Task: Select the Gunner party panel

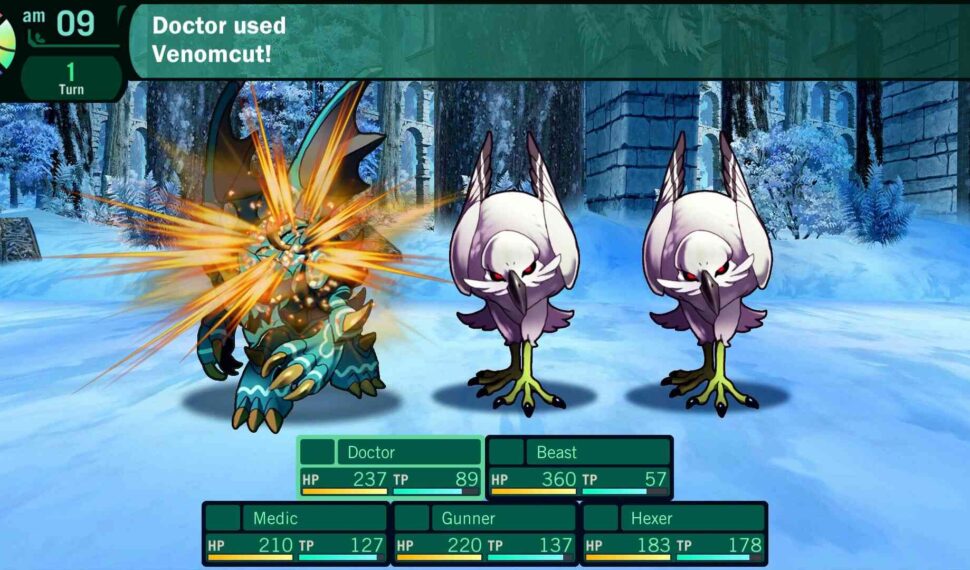Action: pyautogui.click(x=484, y=533)
